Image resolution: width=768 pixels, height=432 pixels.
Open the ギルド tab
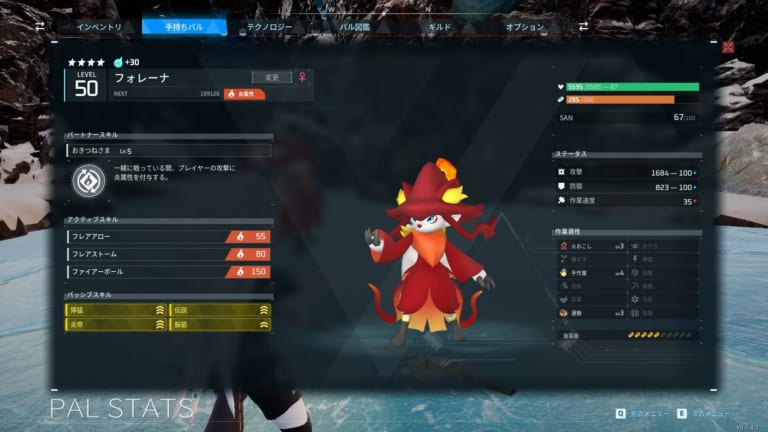439,27
